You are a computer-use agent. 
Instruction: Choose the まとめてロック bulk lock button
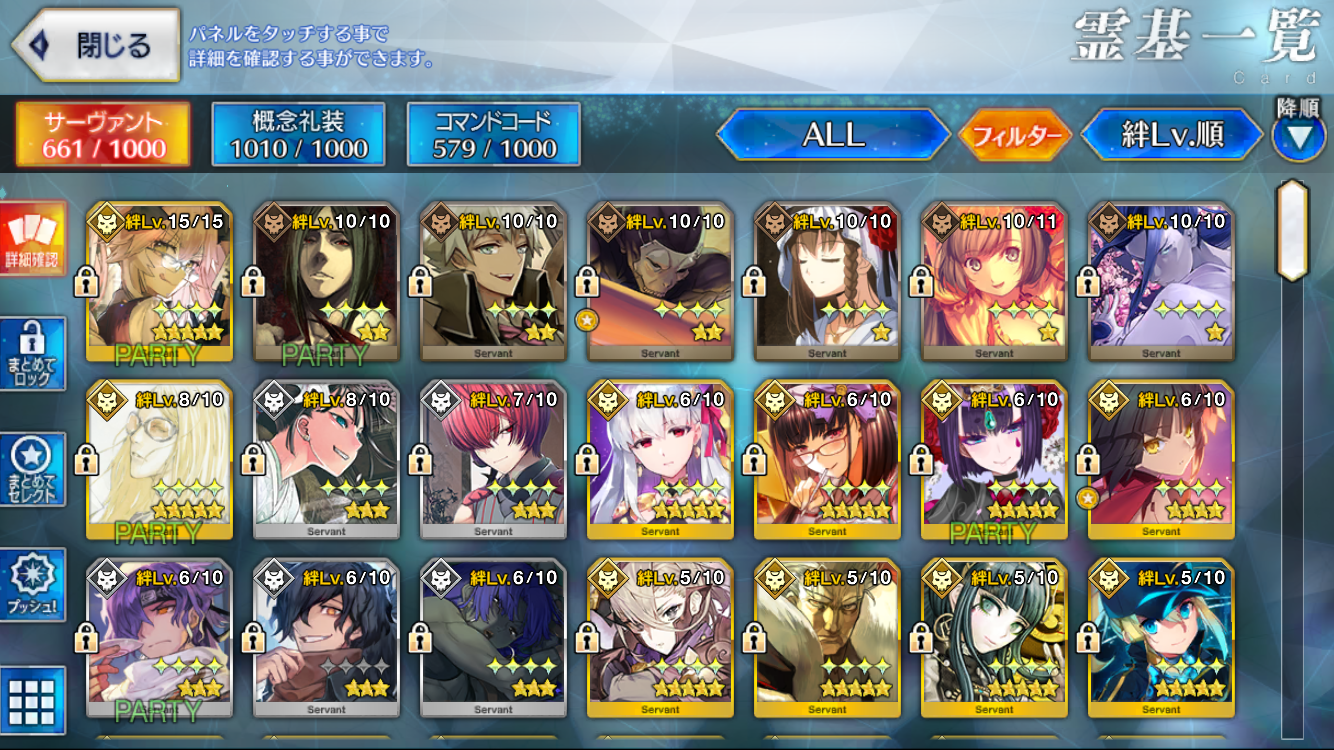32,355
